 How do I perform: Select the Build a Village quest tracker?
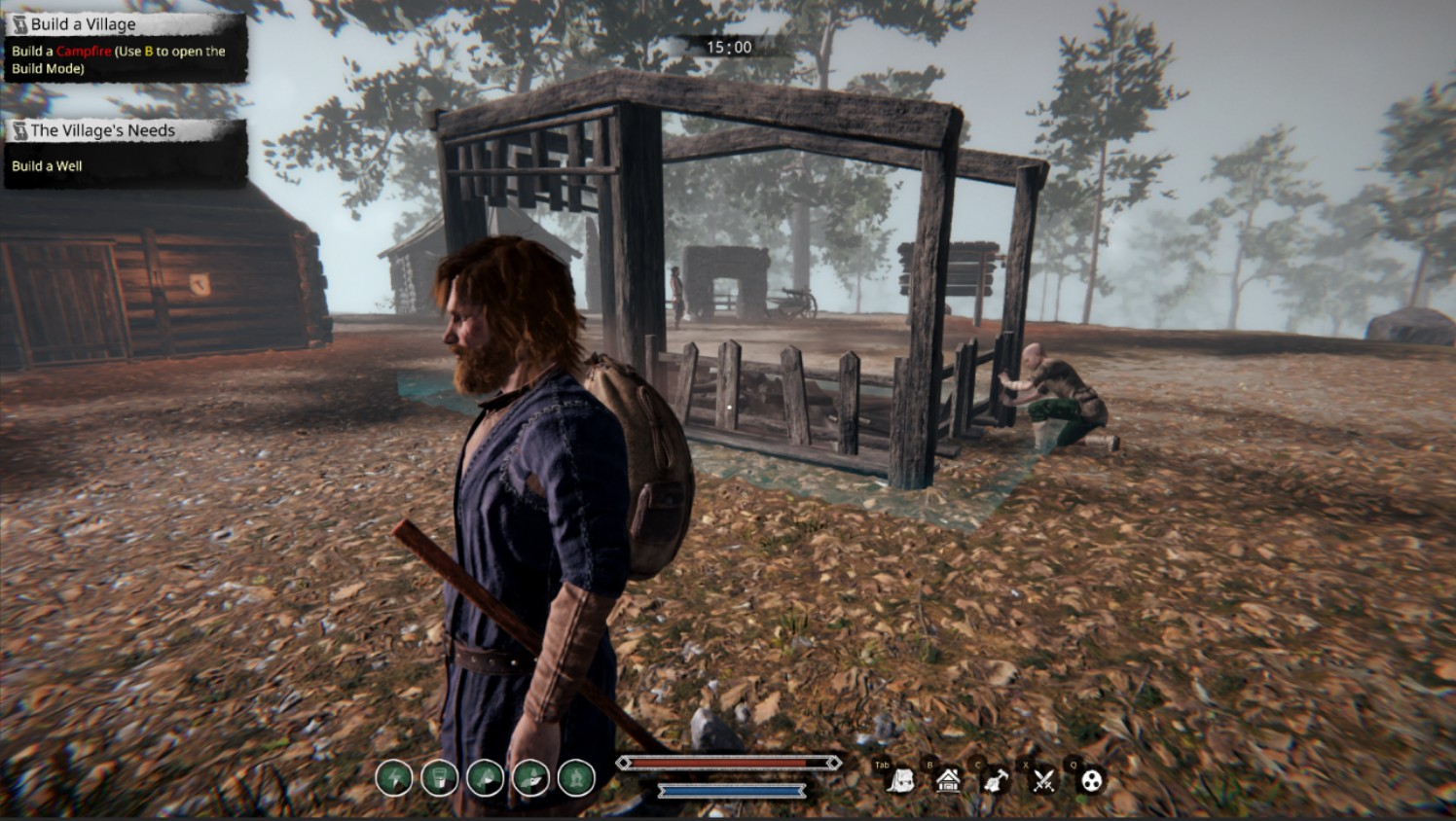point(84,24)
